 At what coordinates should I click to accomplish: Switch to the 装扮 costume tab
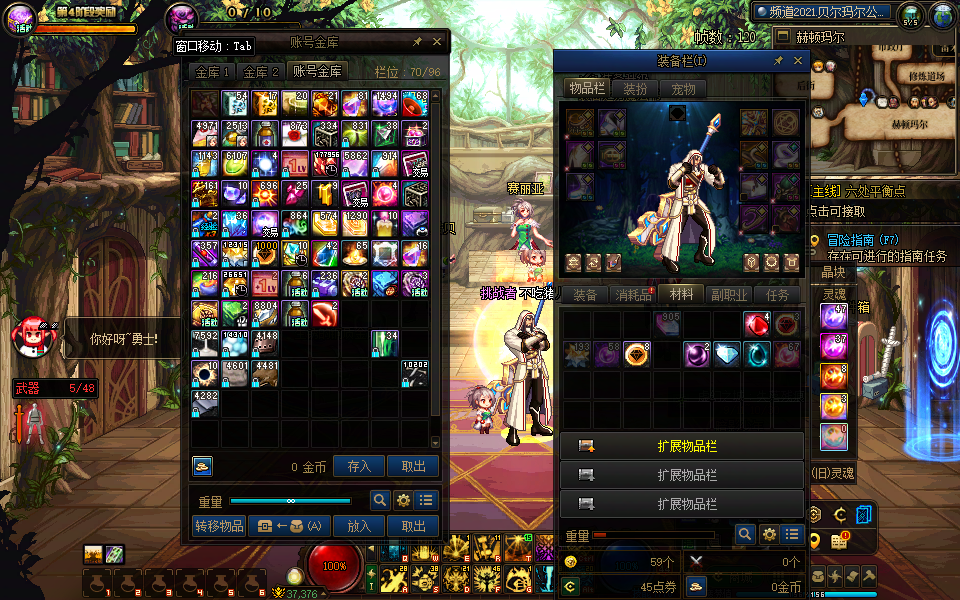coord(635,89)
